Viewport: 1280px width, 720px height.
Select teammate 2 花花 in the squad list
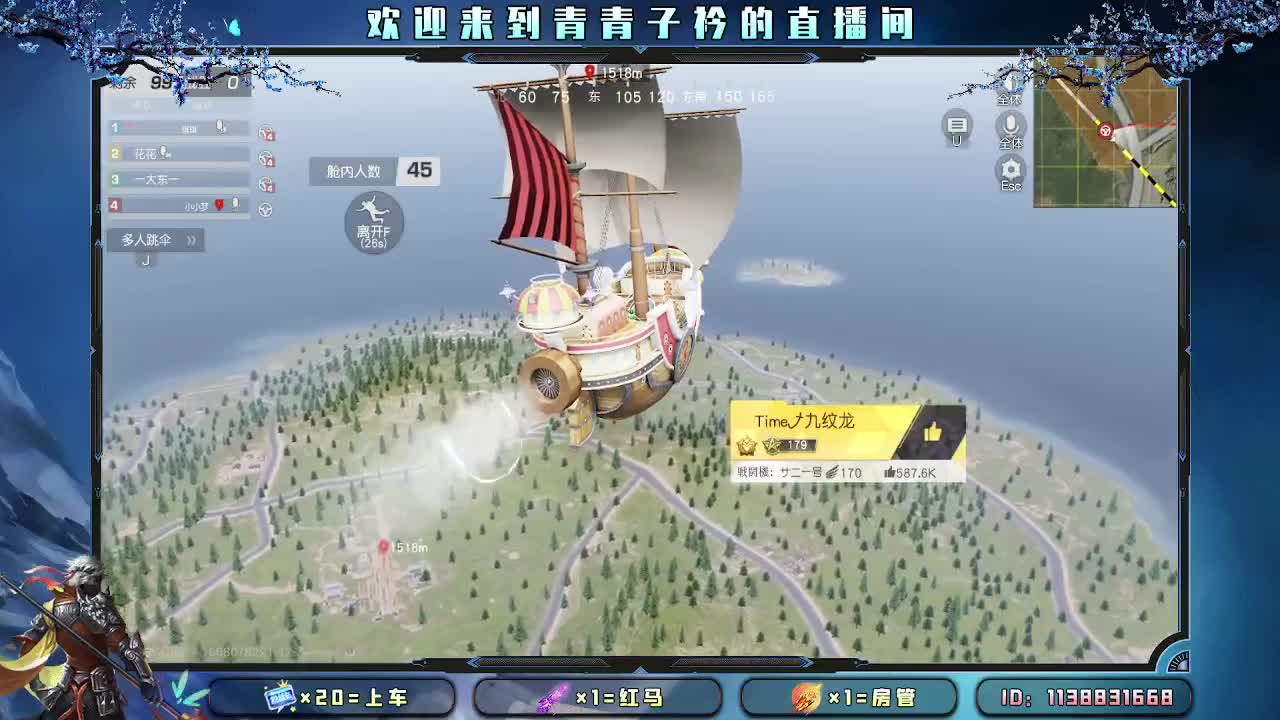click(x=150, y=152)
